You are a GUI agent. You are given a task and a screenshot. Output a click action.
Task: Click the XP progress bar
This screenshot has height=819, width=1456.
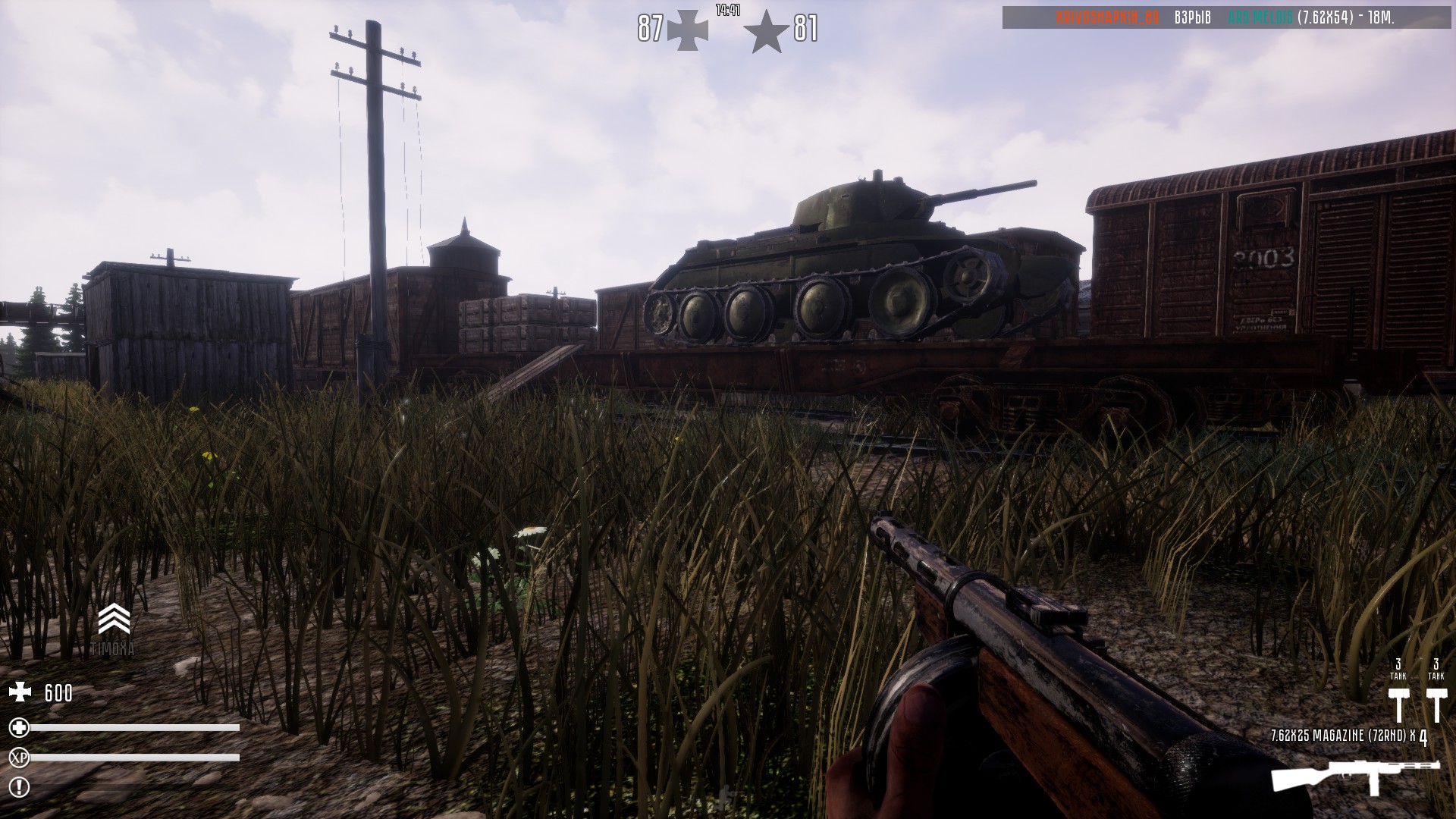(133, 758)
